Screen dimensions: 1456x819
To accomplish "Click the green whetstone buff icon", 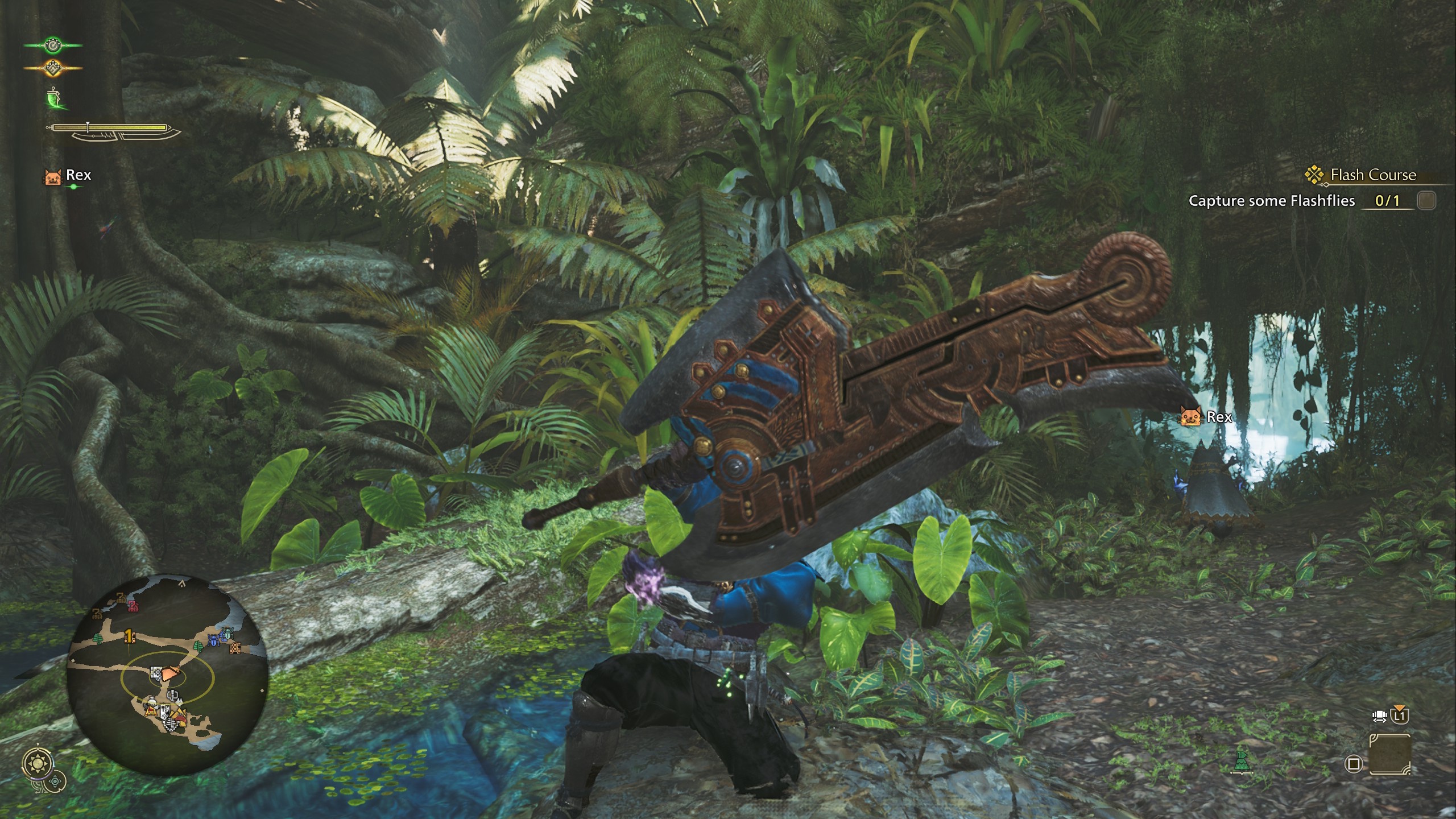I will (53, 98).
